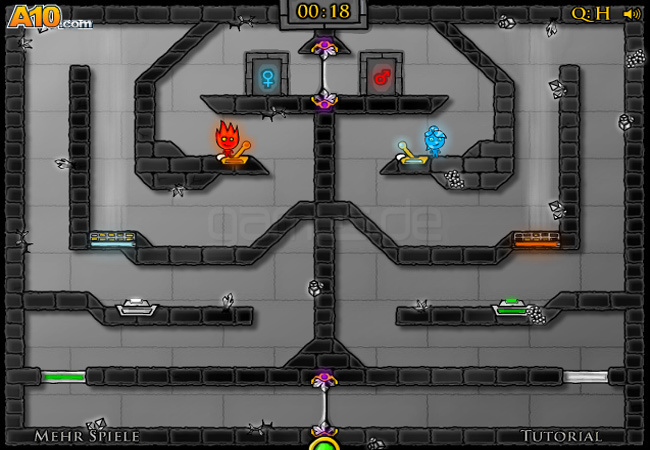Change the graphics quality setting Q:H
Viewport: 650px width, 450px height.
click(x=590, y=14)
